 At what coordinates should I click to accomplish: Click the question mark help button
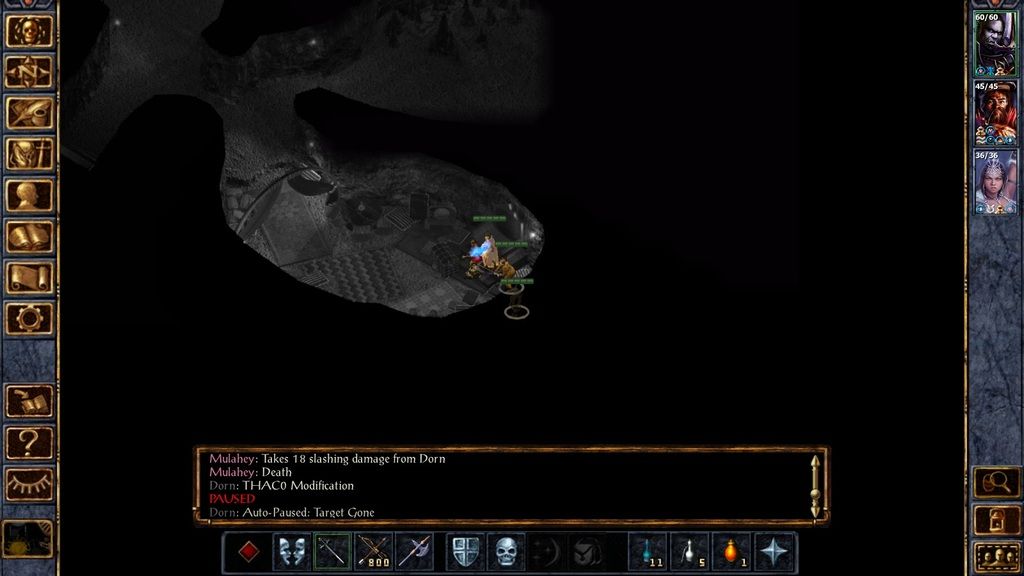pyautogui.click(x=29, y=442)
